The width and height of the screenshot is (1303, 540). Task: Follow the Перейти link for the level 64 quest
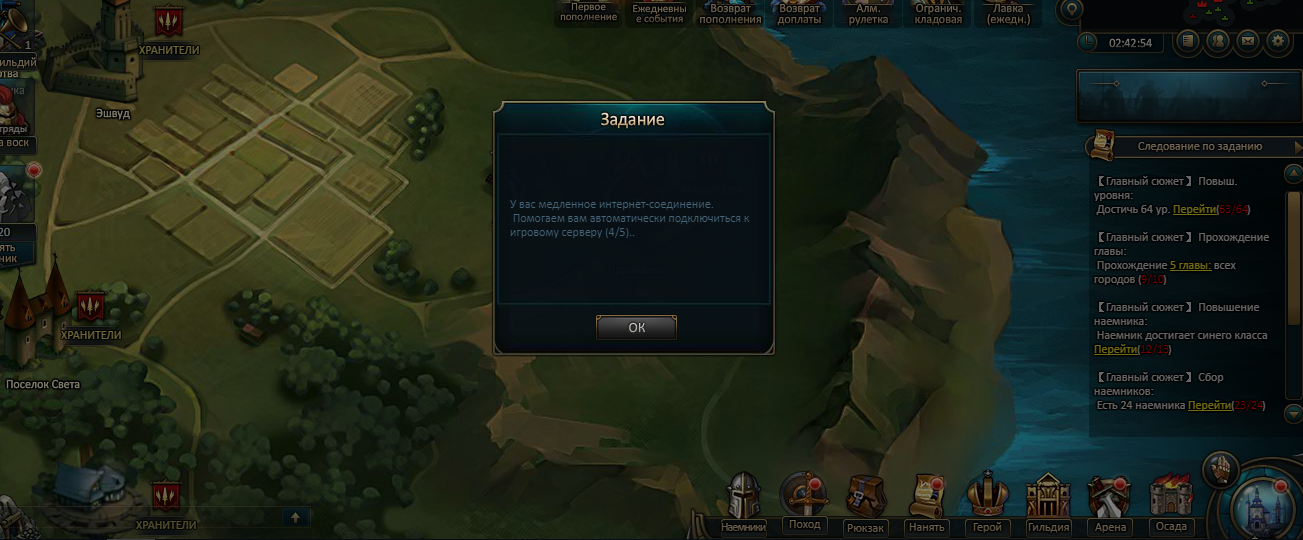(x=1193, y=209)
